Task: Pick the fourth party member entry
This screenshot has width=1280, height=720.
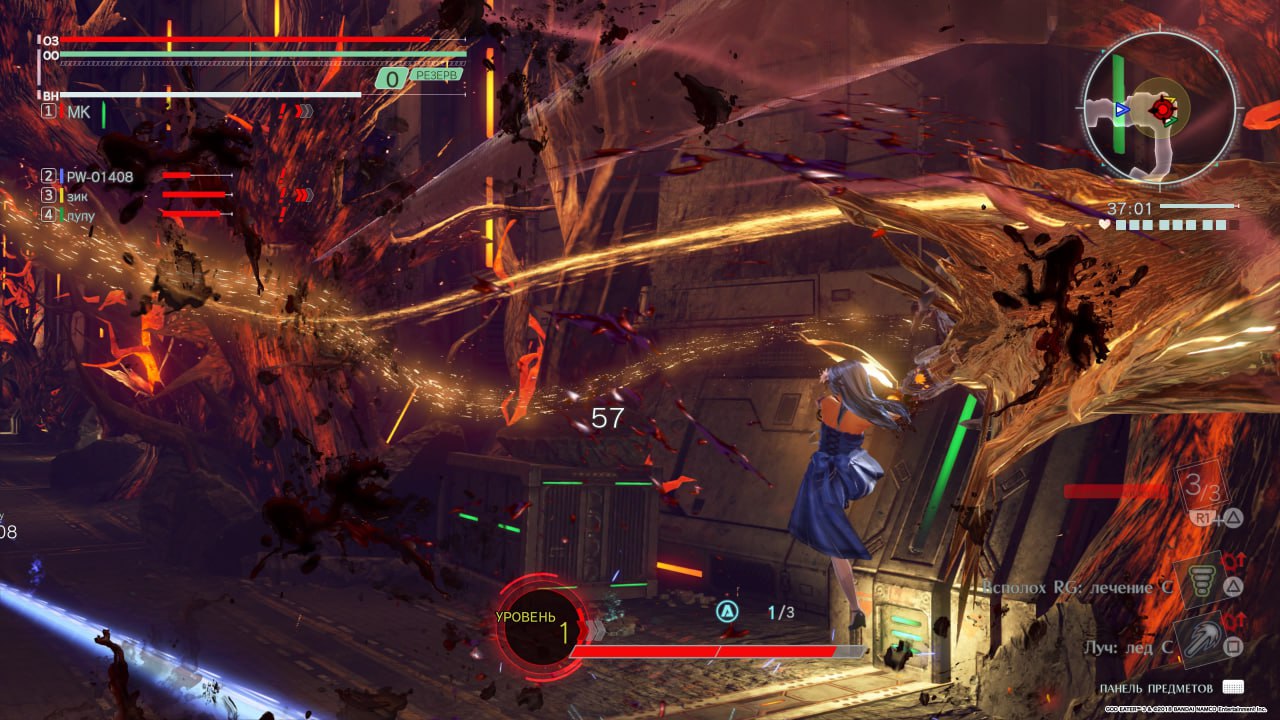Action: pos(80,214)
